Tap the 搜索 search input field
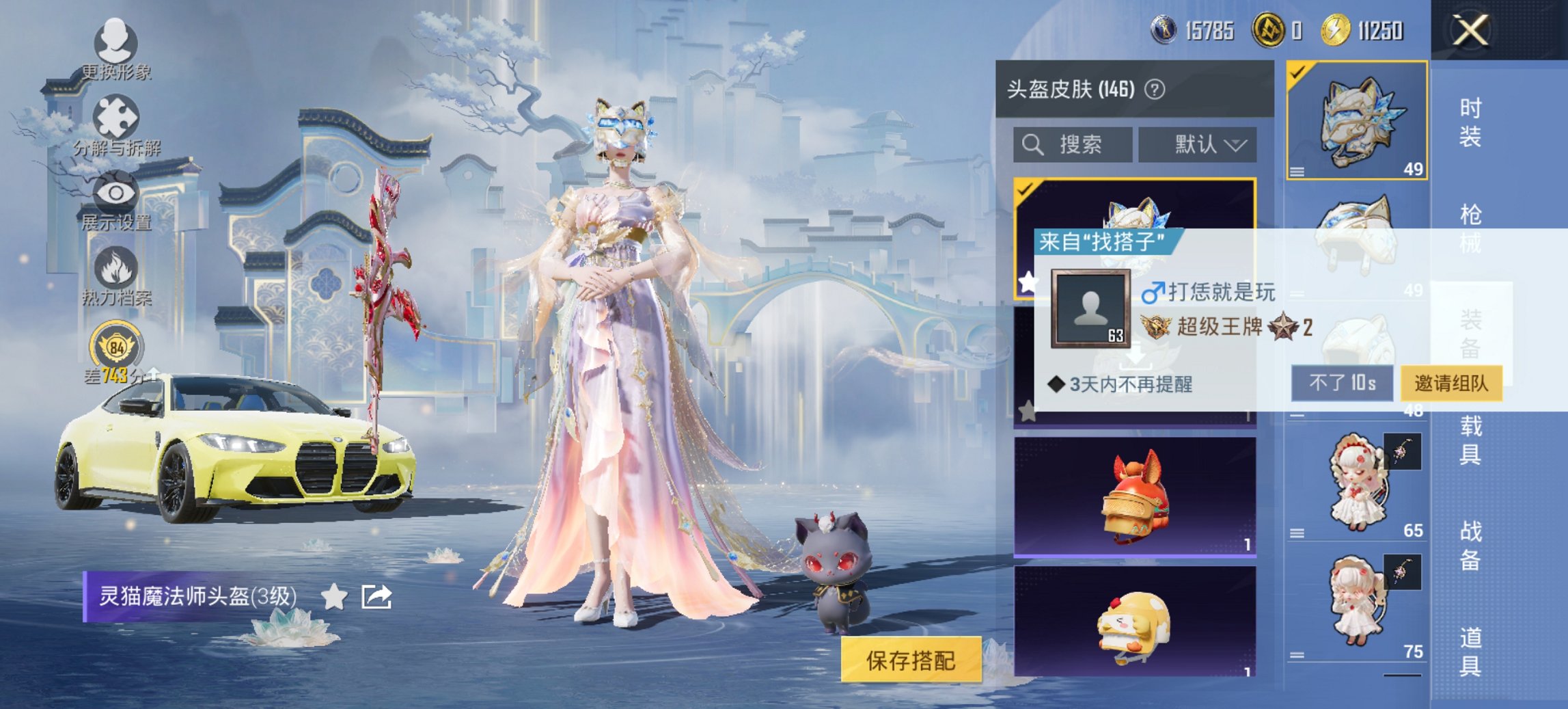The width and height of the screenshot is (1568, 709). (1073, 144)
